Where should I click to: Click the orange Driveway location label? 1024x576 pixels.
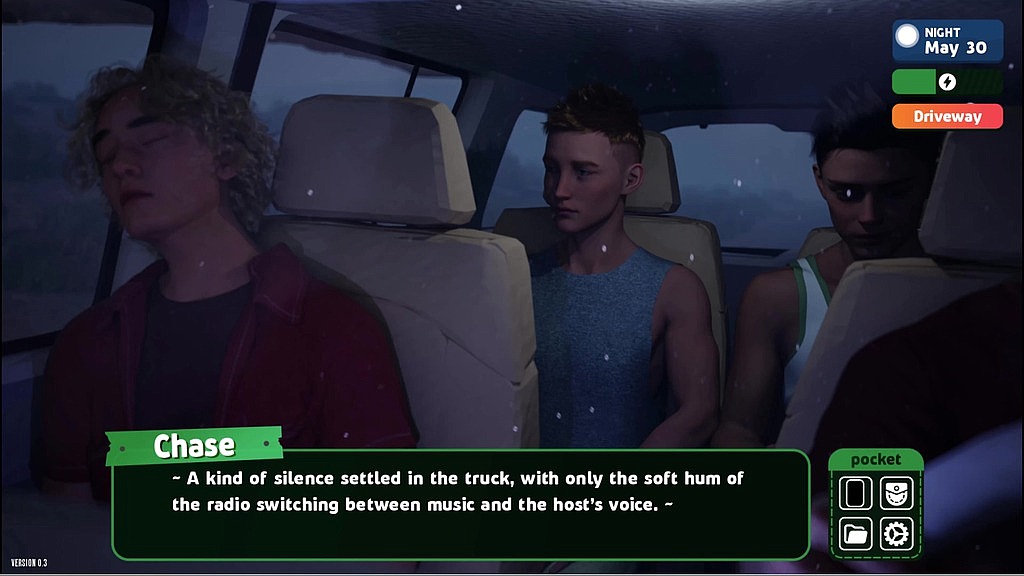947,116
